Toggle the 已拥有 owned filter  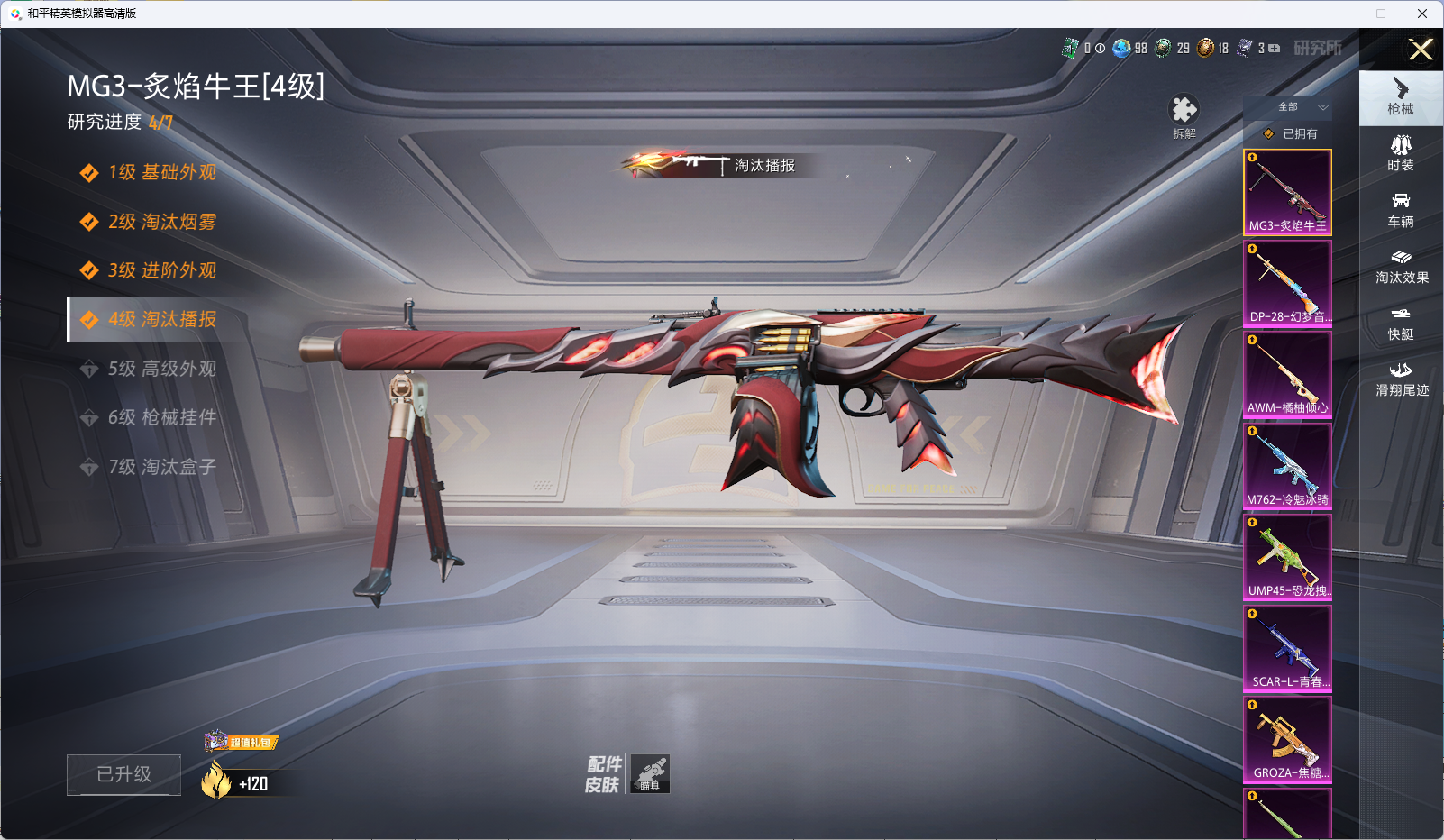tap(1290, 133)
